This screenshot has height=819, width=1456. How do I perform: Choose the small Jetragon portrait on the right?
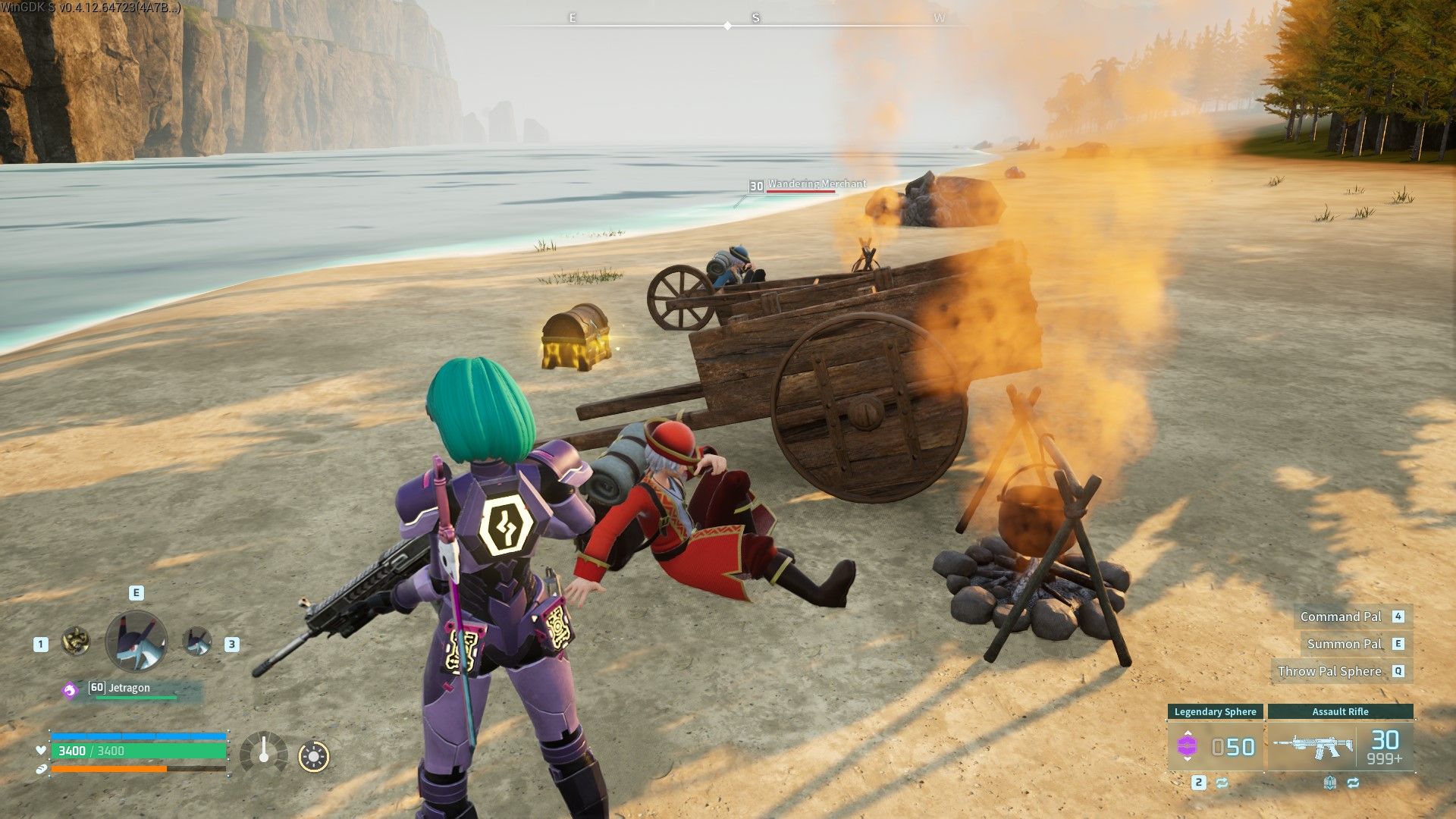[x=197, y=642]
